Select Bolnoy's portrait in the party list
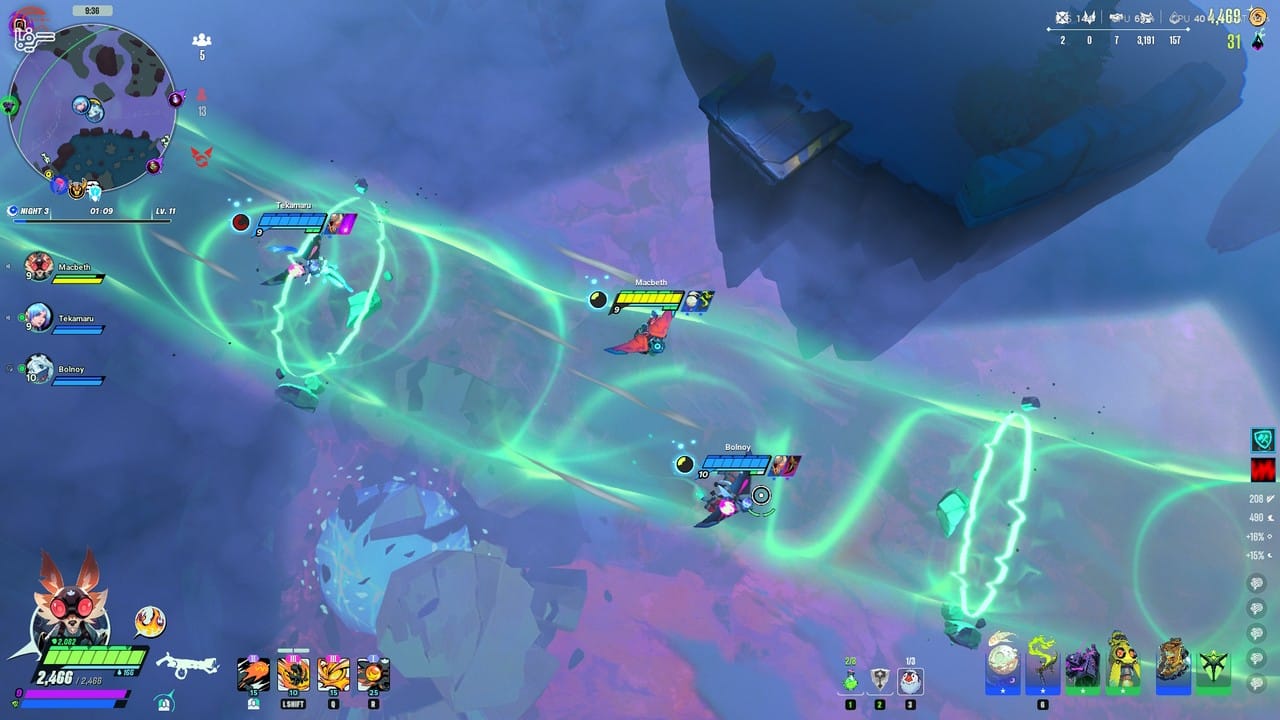1280x720 pixels. [x=38, y=369]
